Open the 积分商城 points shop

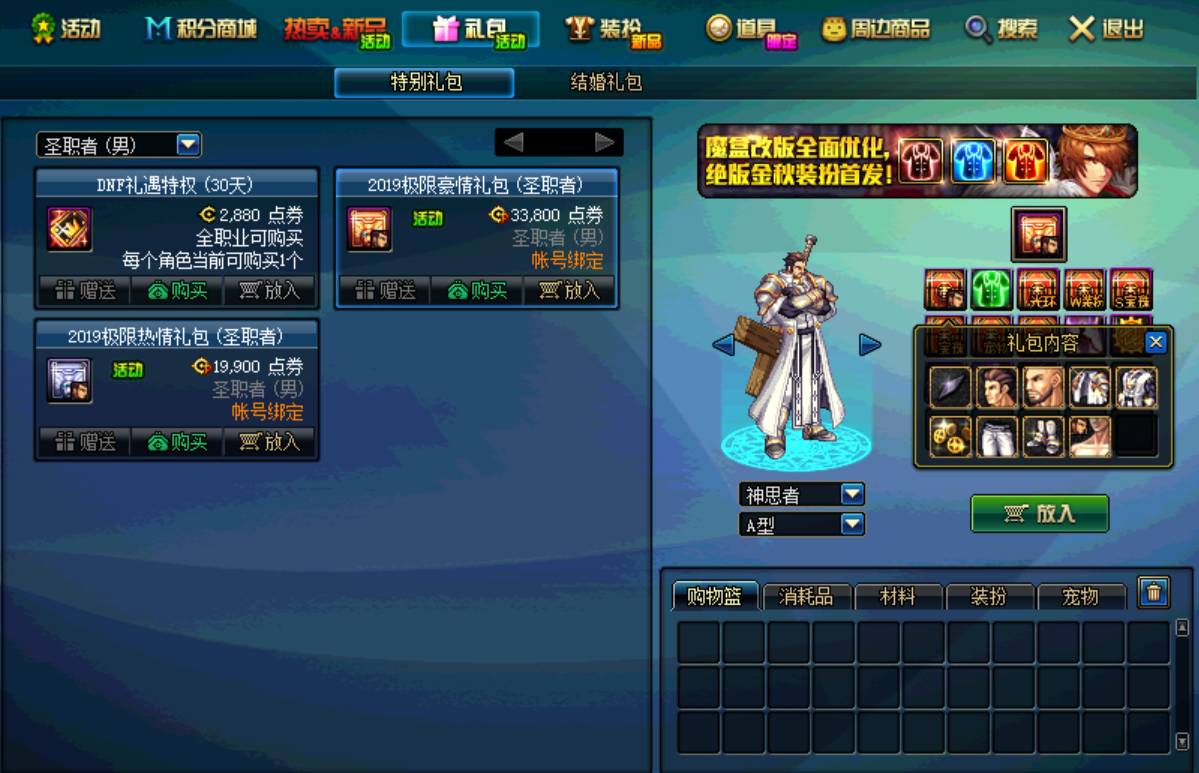click(200, 29)
